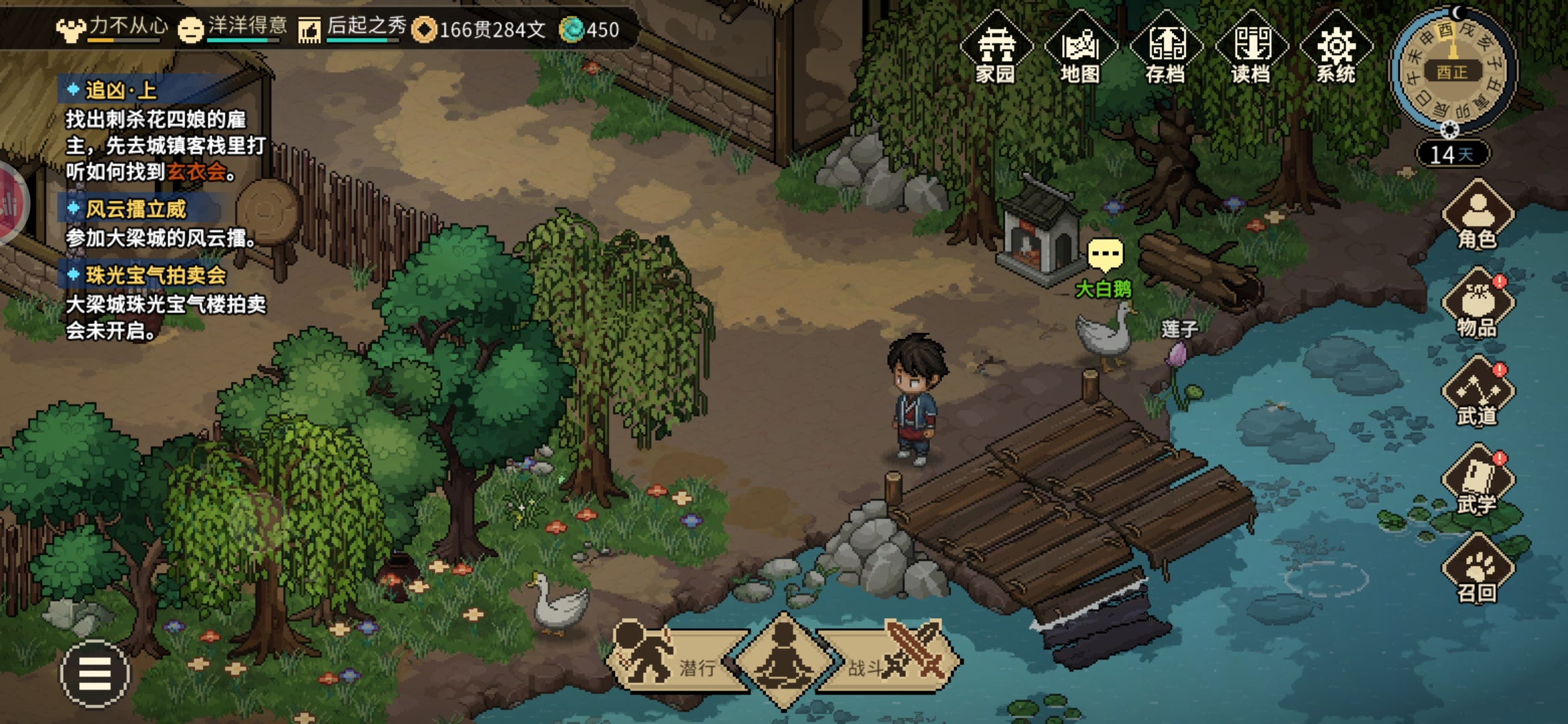Tap the time-of-day clock dial
This screenshot has width=1568, height=724.
[x=1452, y=70]
